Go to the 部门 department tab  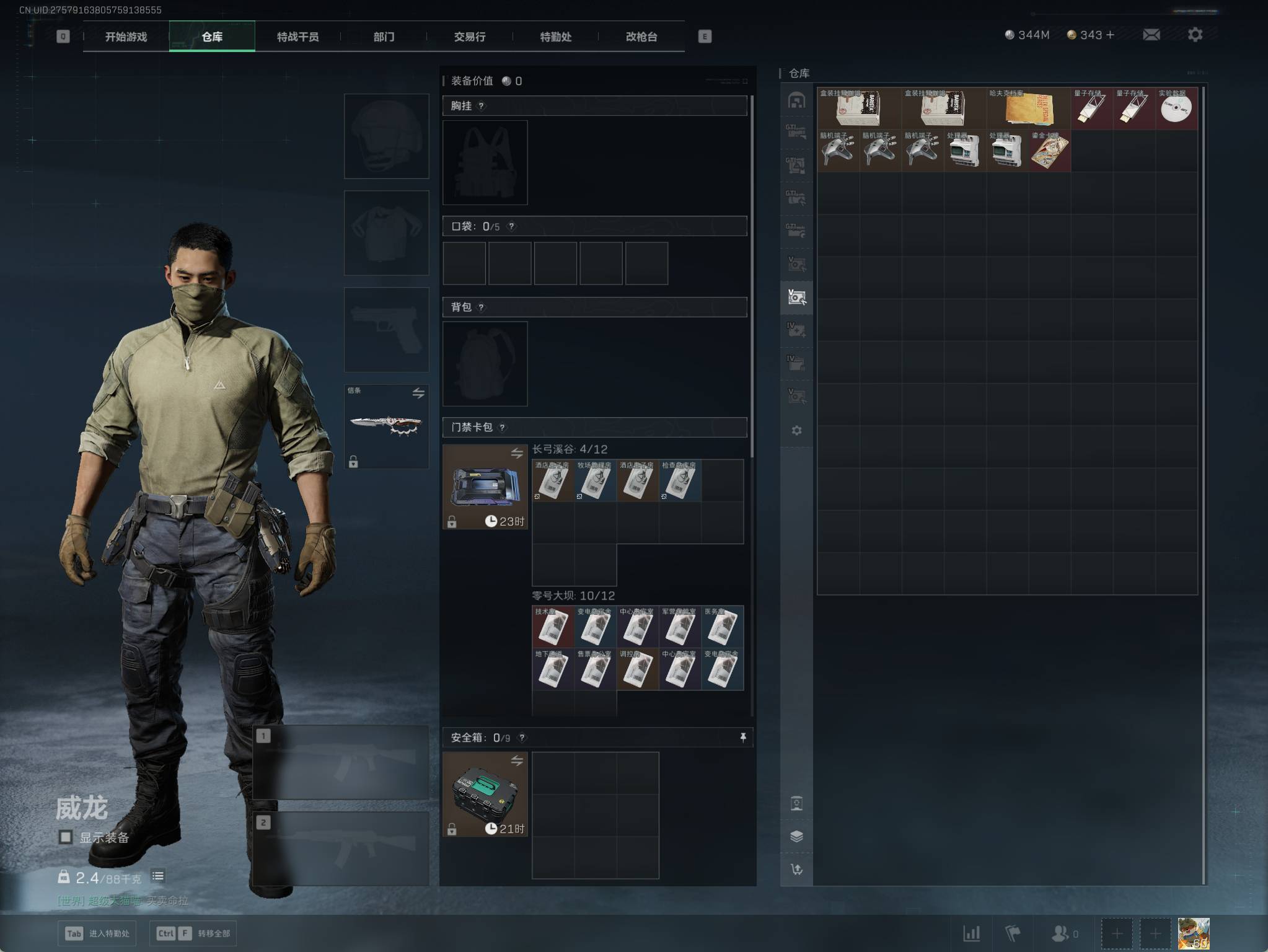coord(384,37)
